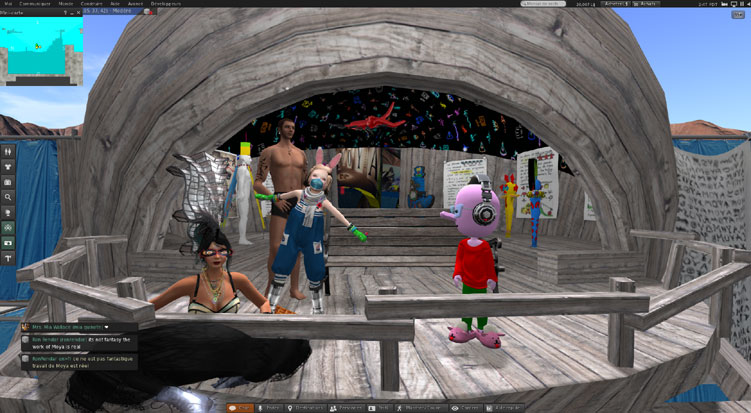
Task: Click the minimap view
Action: [42, 50]
